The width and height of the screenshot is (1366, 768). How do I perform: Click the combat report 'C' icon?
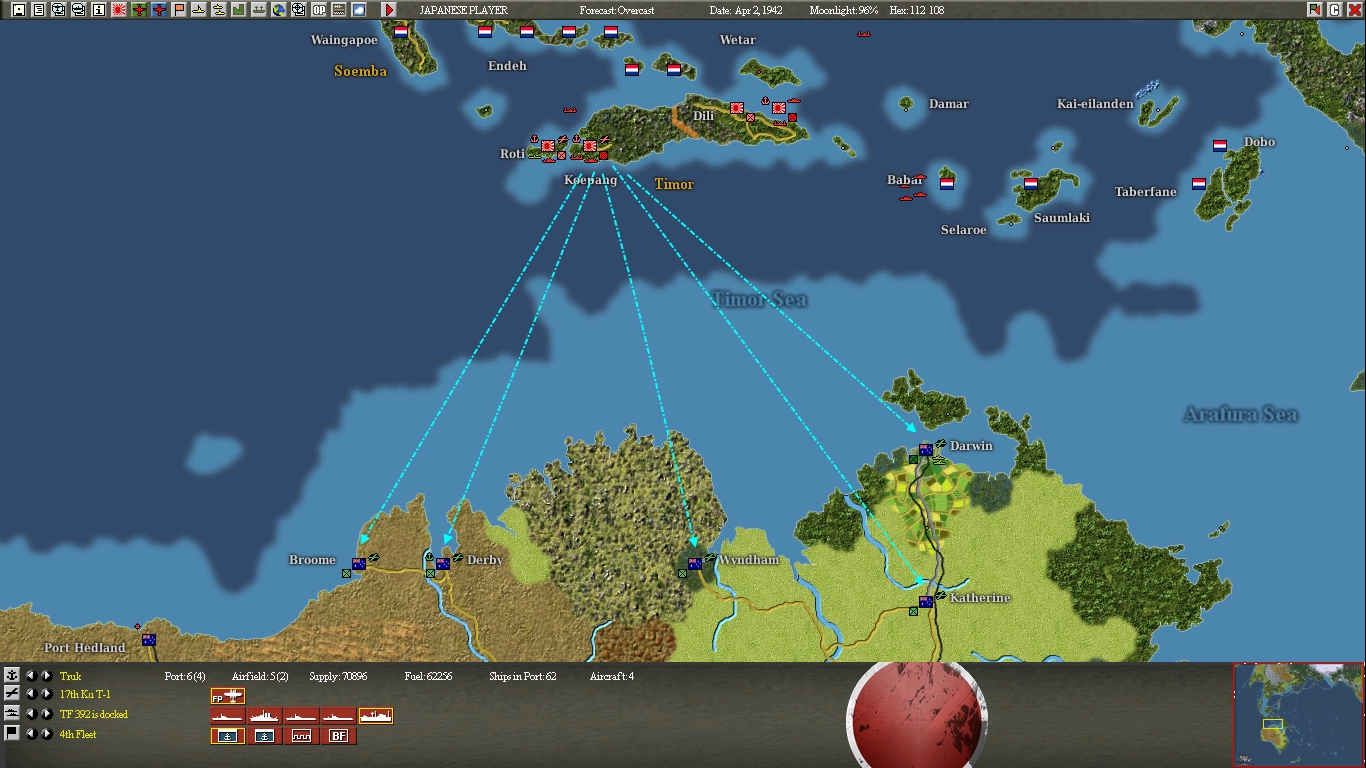click(x=1336, y=10)
